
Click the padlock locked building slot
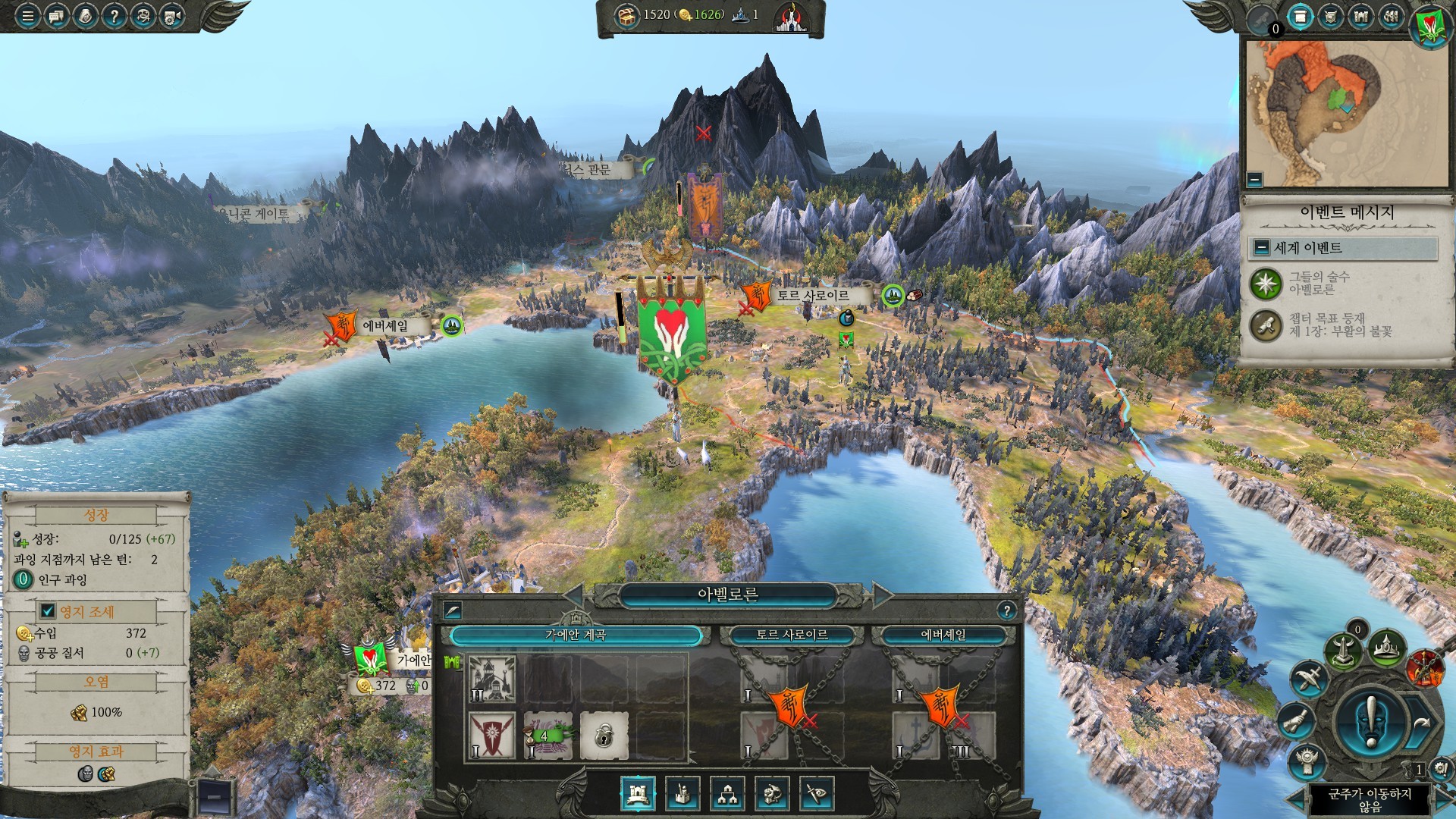click(x=604, y=734)
